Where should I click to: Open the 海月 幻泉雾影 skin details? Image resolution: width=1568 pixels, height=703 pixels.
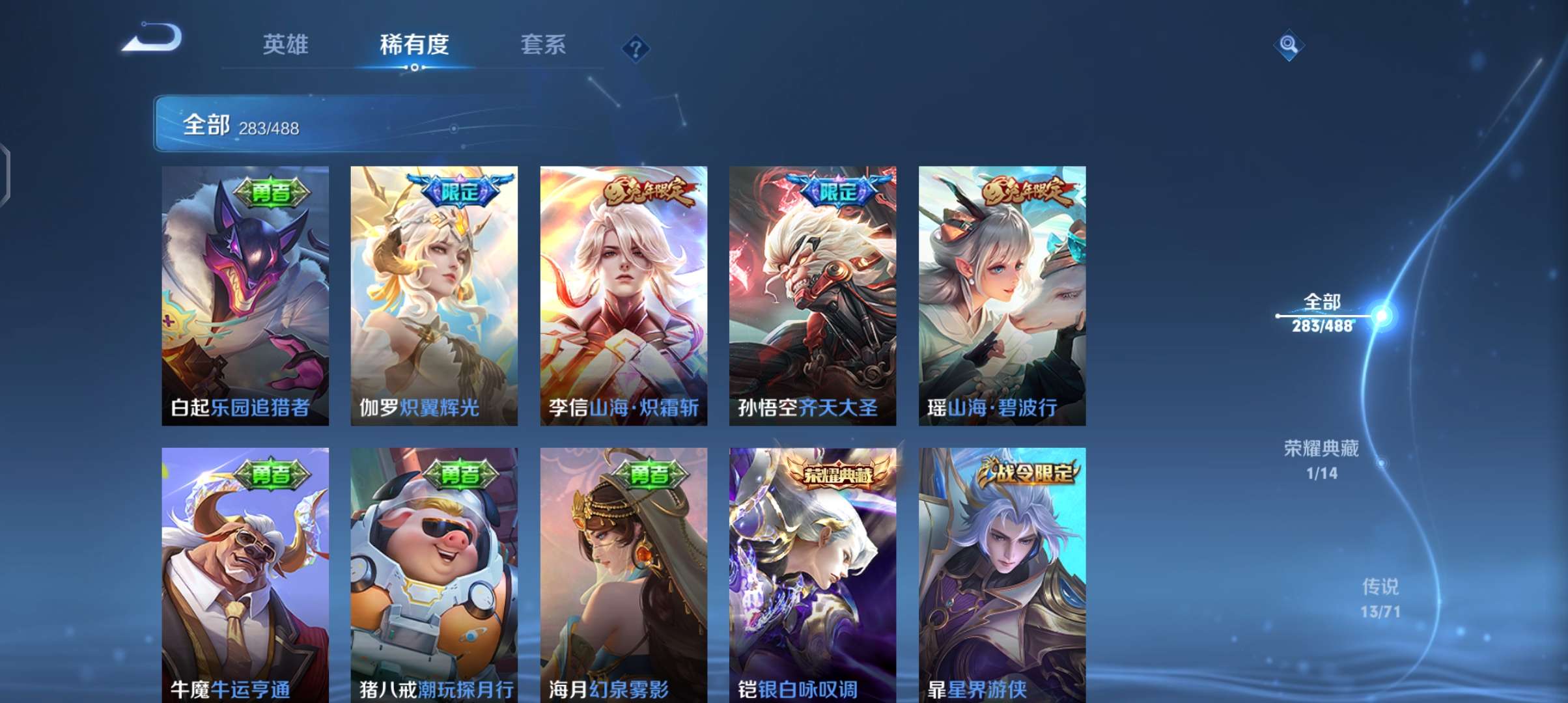point(622,573)
